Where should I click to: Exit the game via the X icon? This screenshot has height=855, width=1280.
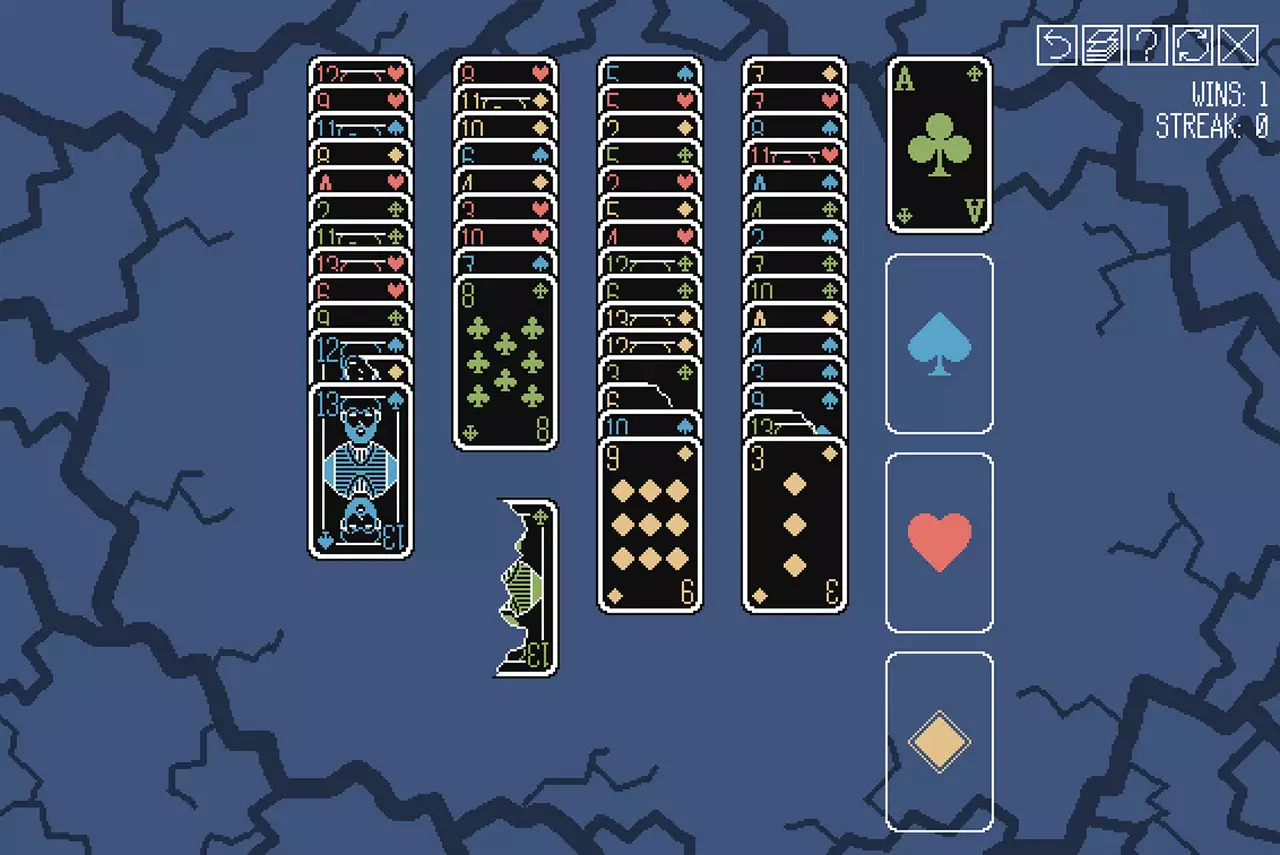[1238, 45]
